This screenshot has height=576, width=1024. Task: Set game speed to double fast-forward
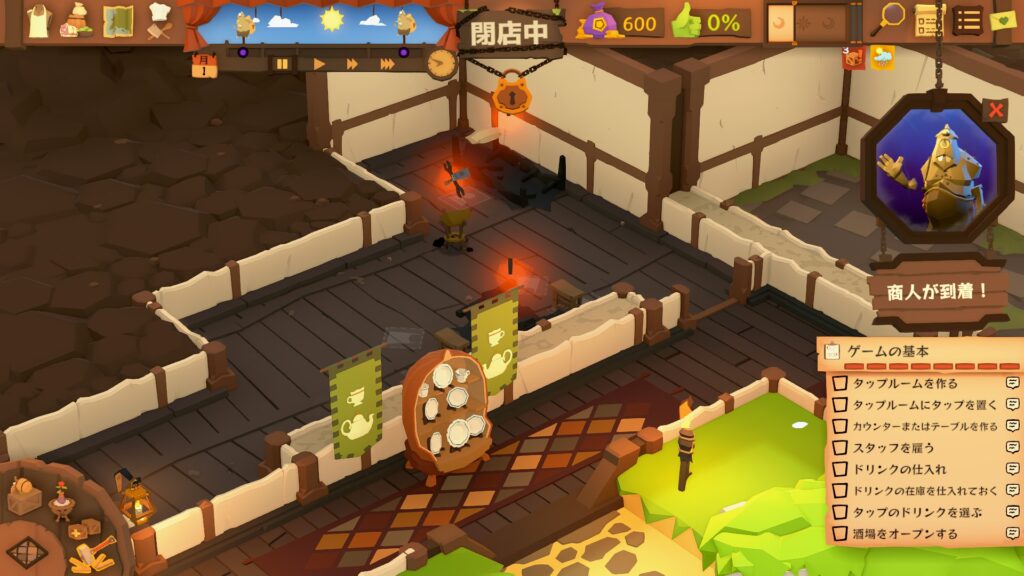352,64
